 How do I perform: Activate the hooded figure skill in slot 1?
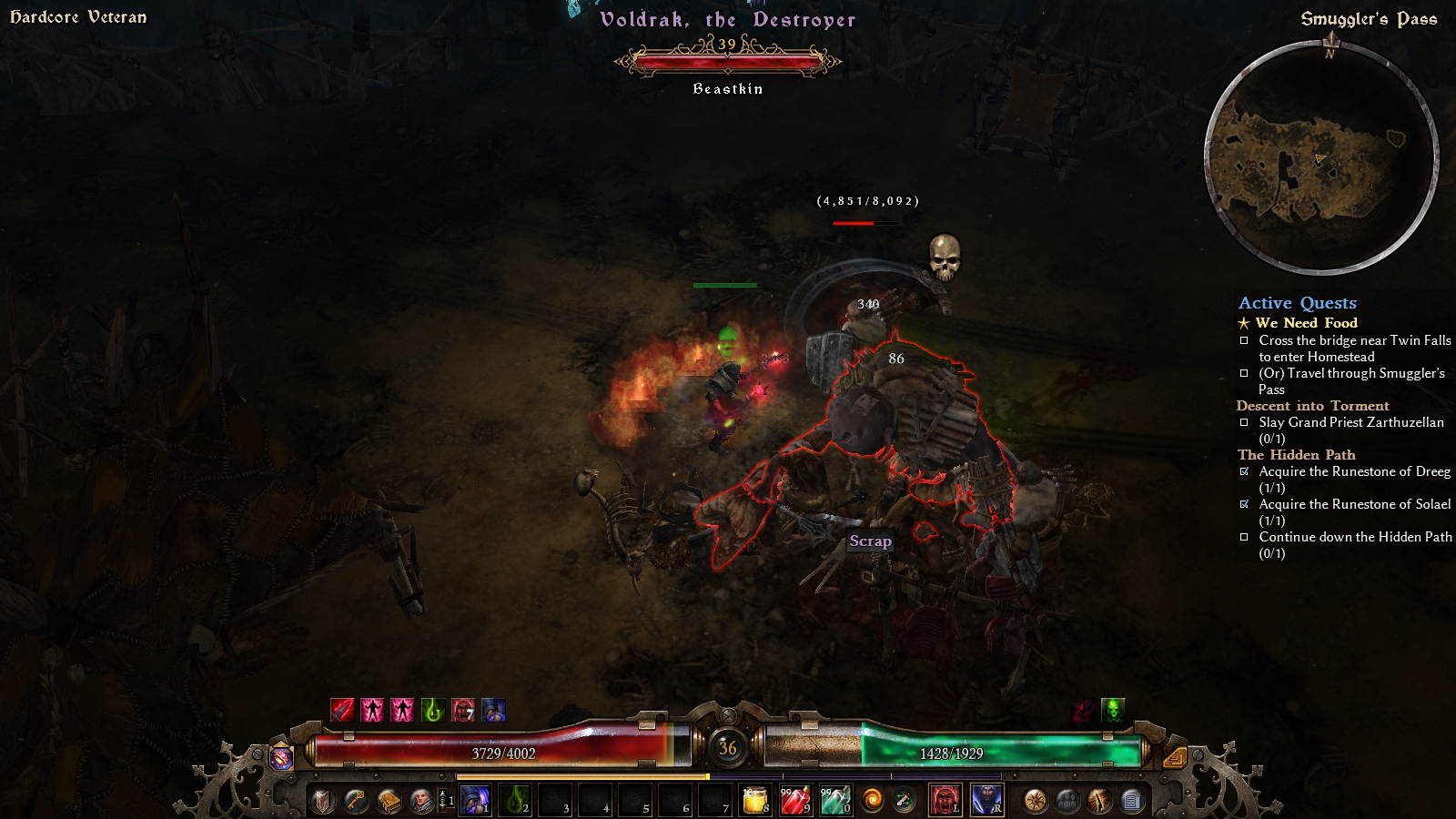click(x=475, y=800)
